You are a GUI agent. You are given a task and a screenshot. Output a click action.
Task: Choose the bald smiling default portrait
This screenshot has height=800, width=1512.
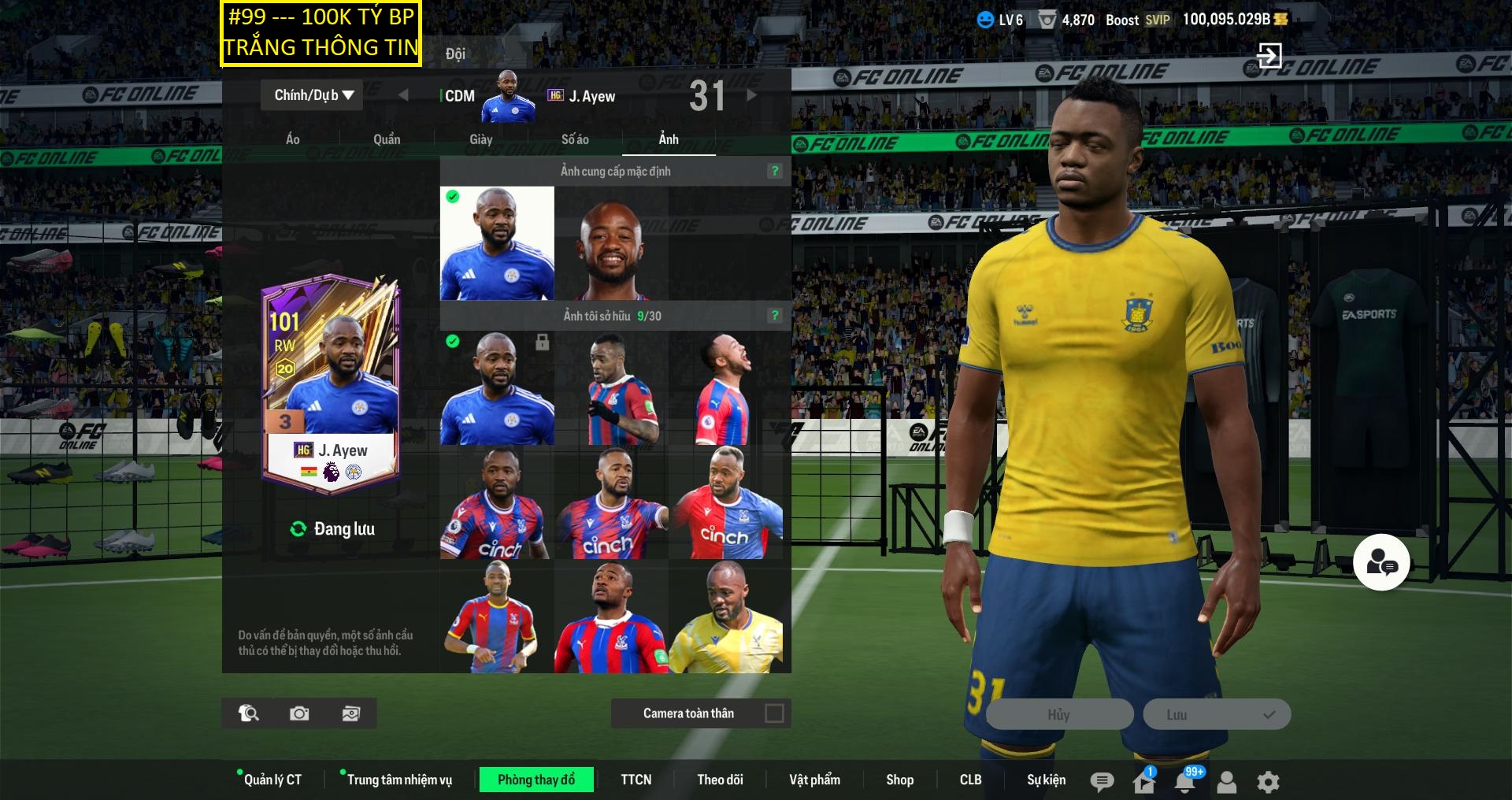tap(612, 244)
